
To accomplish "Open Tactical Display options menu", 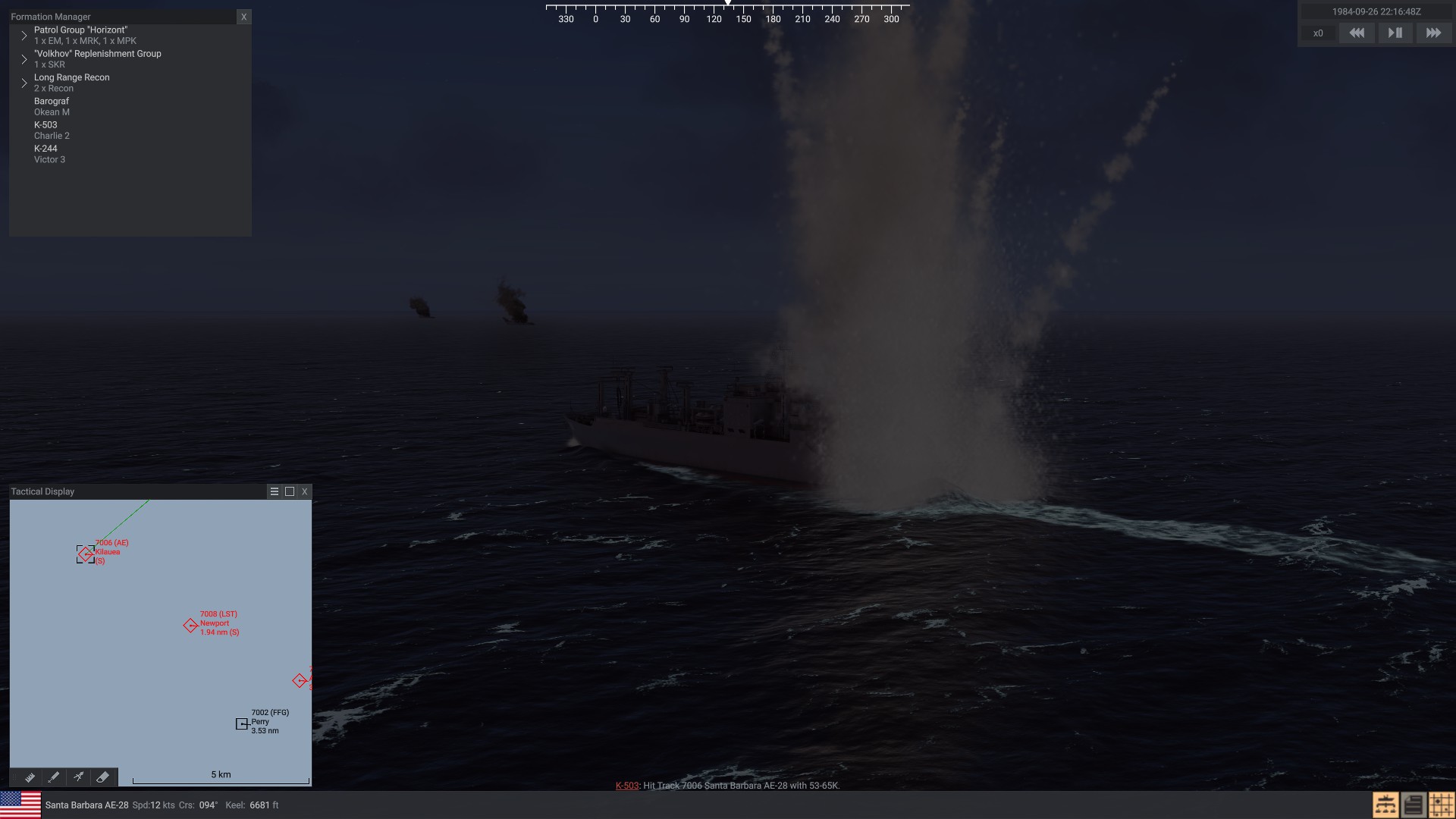I will [275, 491].
